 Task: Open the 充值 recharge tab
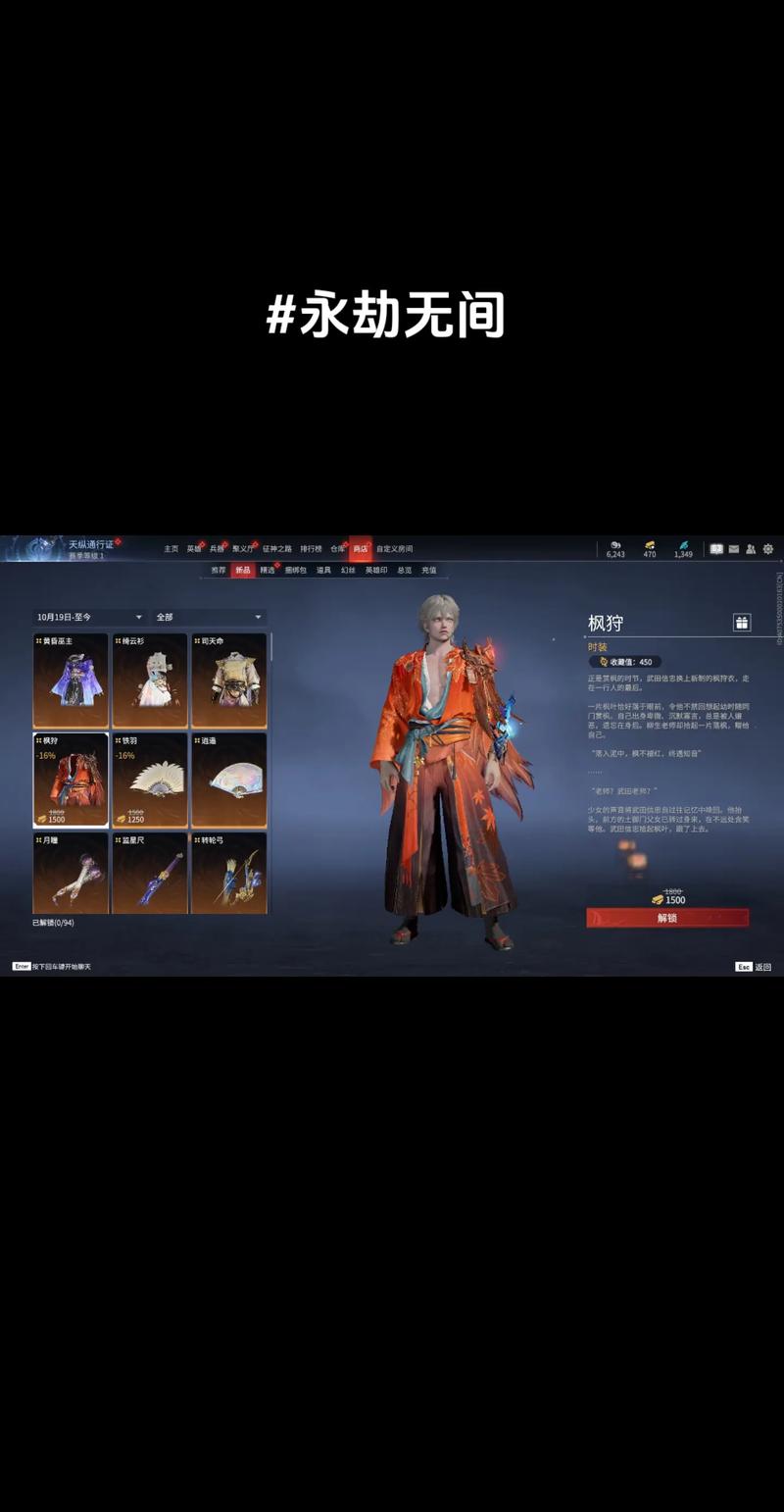(x=429, y=570)
